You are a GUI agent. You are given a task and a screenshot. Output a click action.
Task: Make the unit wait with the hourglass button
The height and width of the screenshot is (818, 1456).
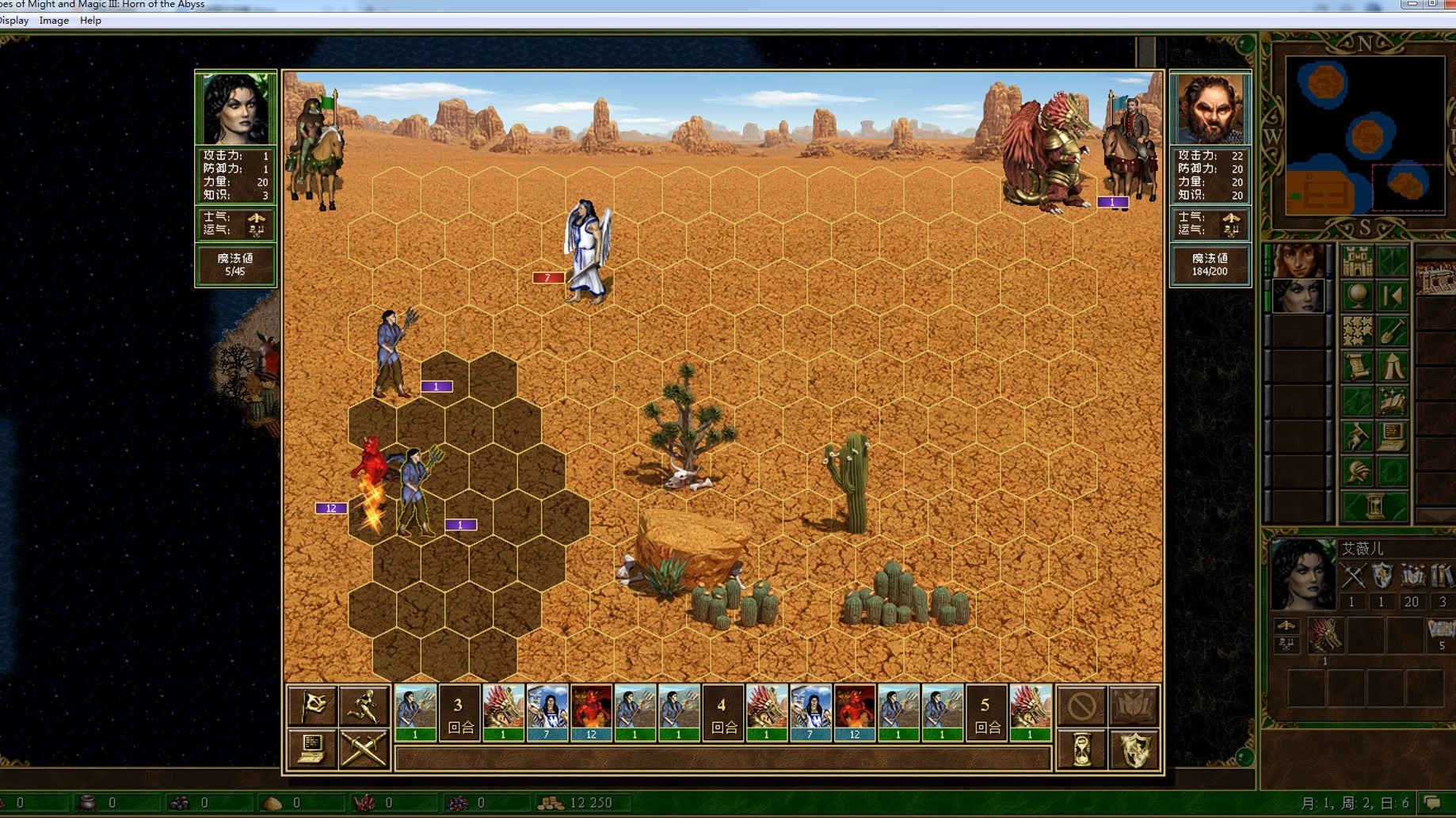[x=1081, y=748]
